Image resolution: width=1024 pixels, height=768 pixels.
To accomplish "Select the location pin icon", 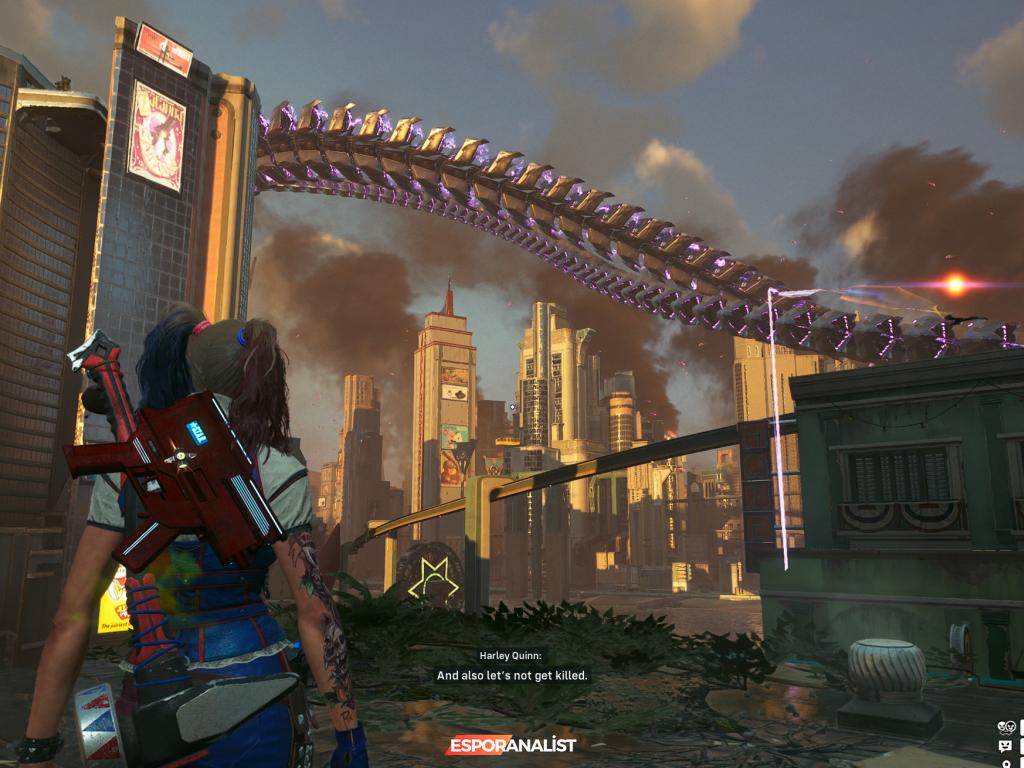I will 1005,763.
